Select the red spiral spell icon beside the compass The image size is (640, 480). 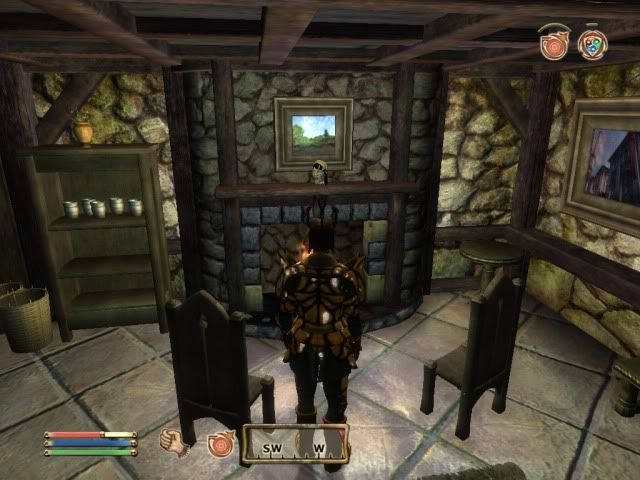[x=220, y=443]
